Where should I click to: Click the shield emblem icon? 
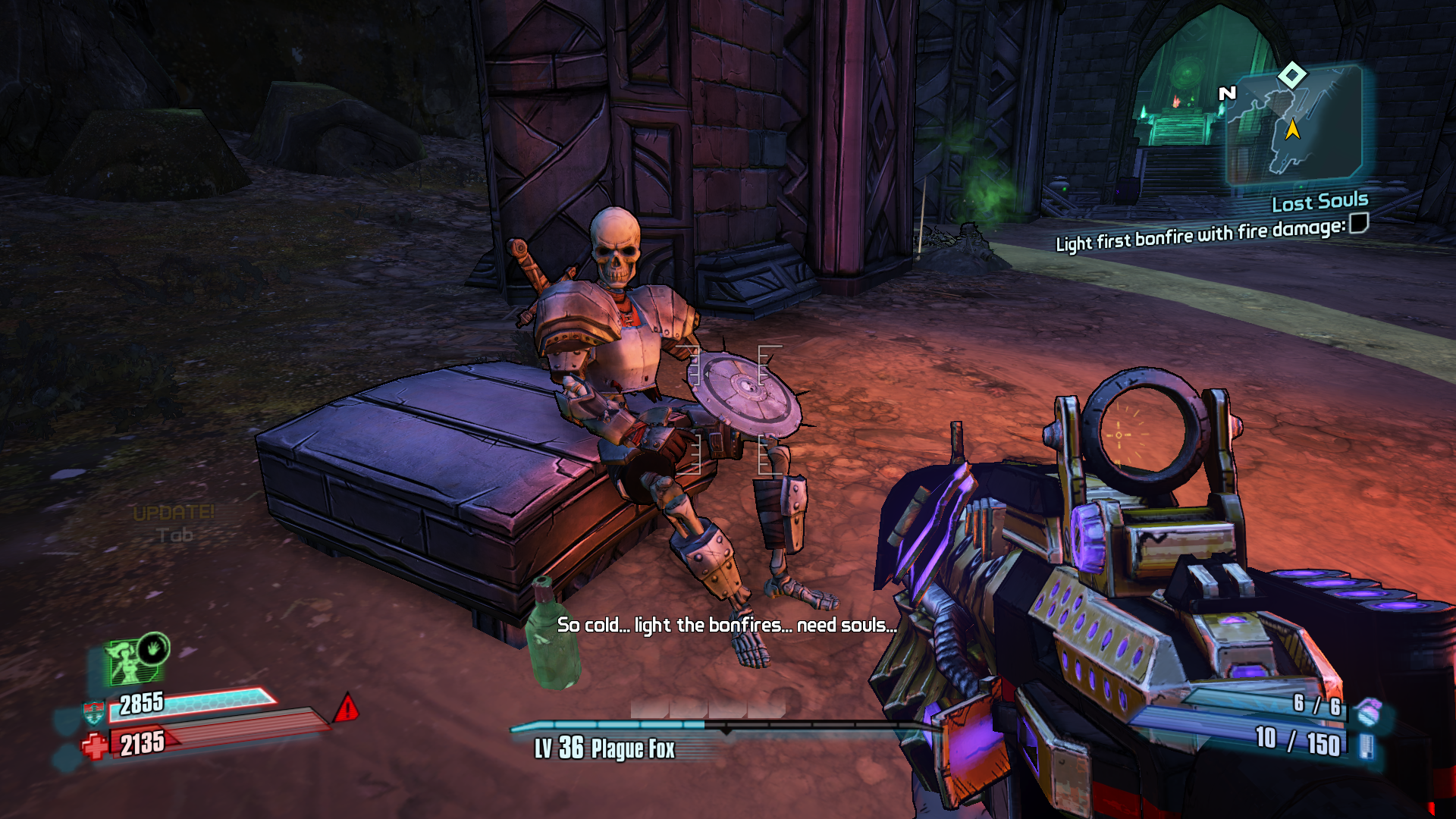[x=93, y=711]
